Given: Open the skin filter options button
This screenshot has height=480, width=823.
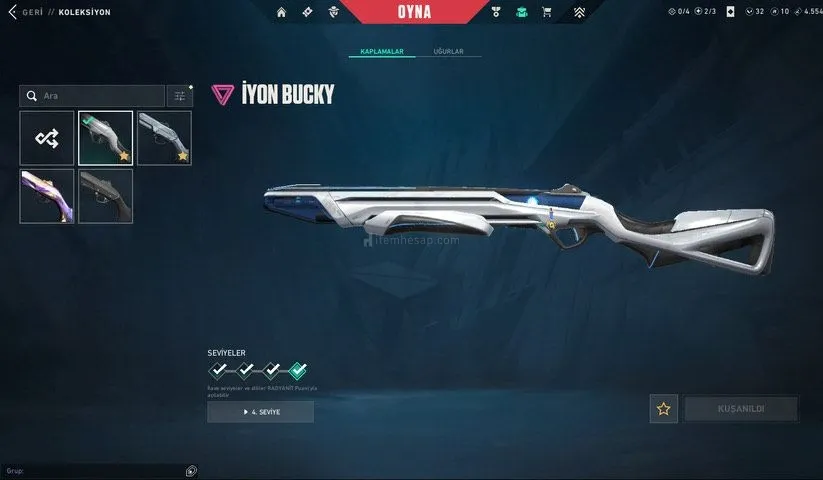Looking at the screenshot, I should coord(180,96).
